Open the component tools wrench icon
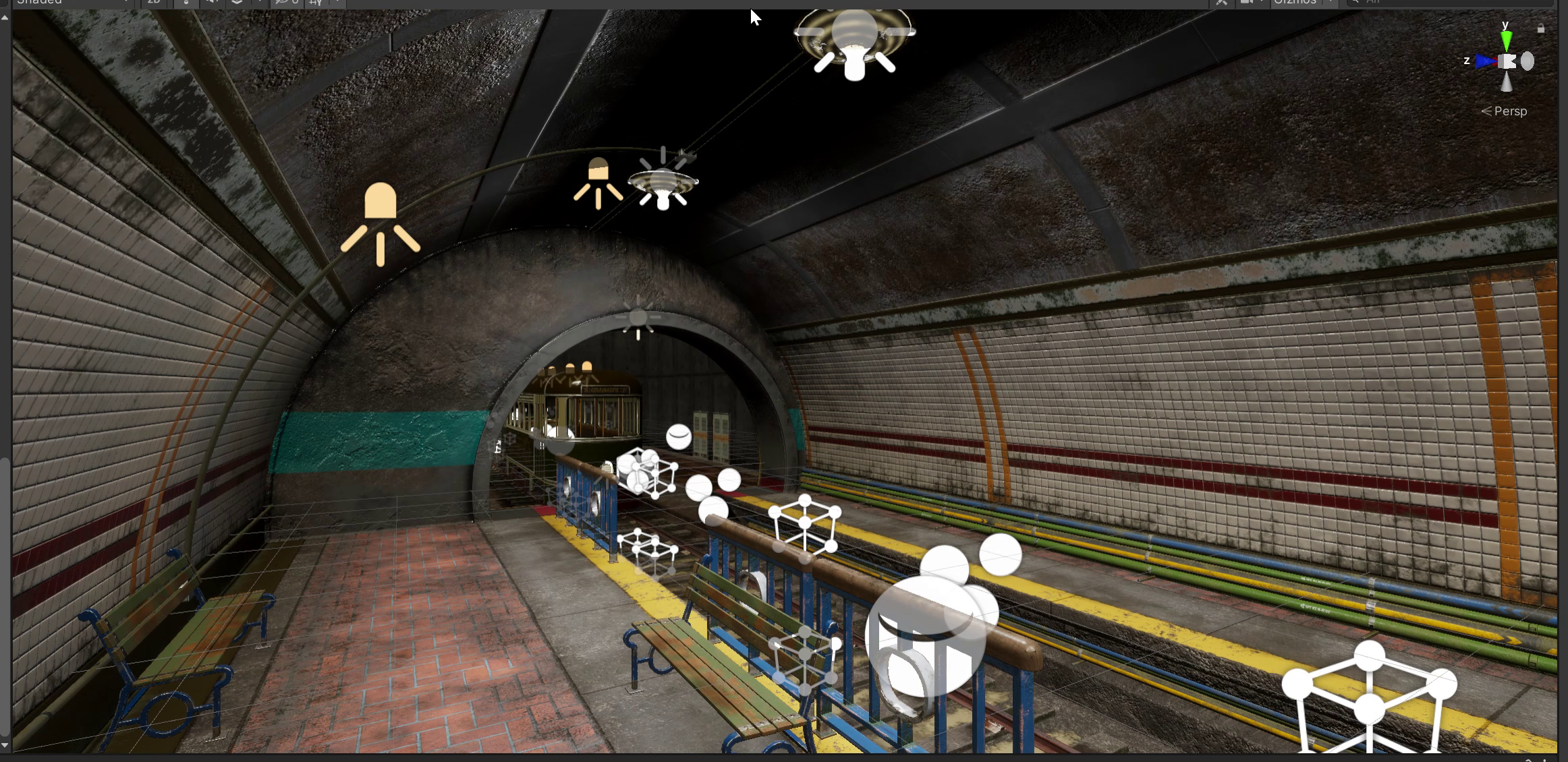 click(x=1221, y=2)
